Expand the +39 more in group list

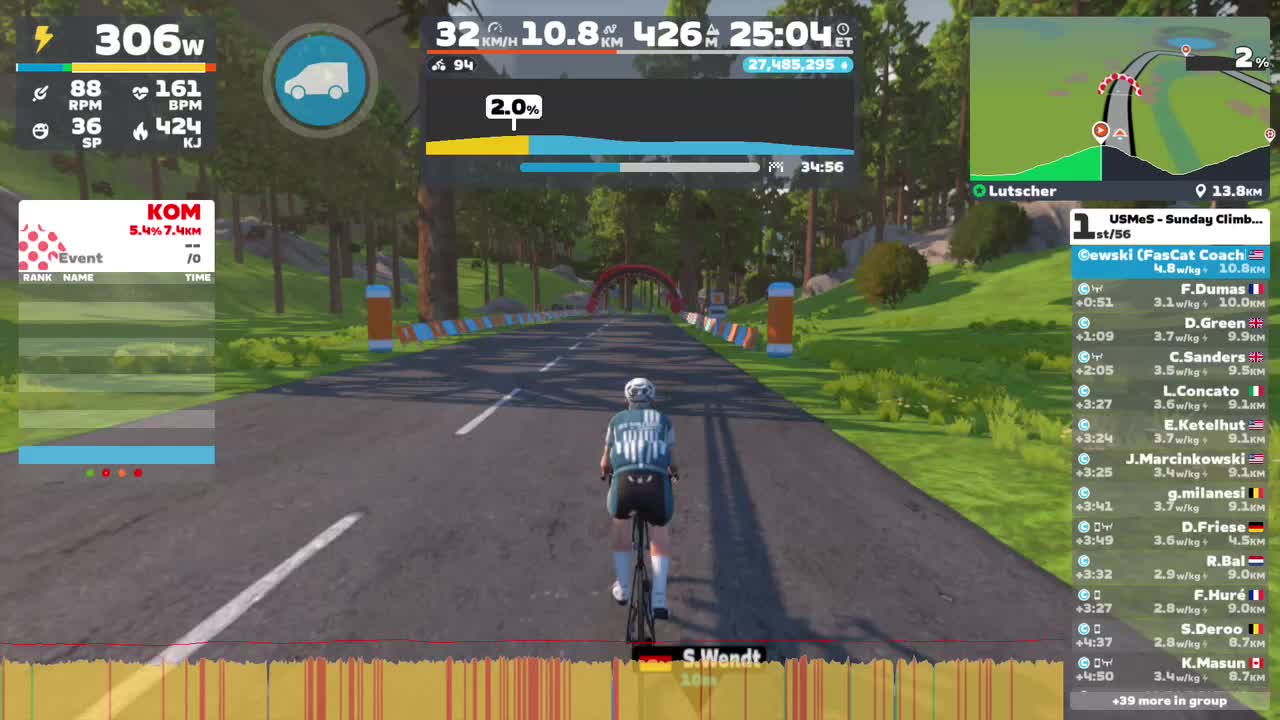1170,702
